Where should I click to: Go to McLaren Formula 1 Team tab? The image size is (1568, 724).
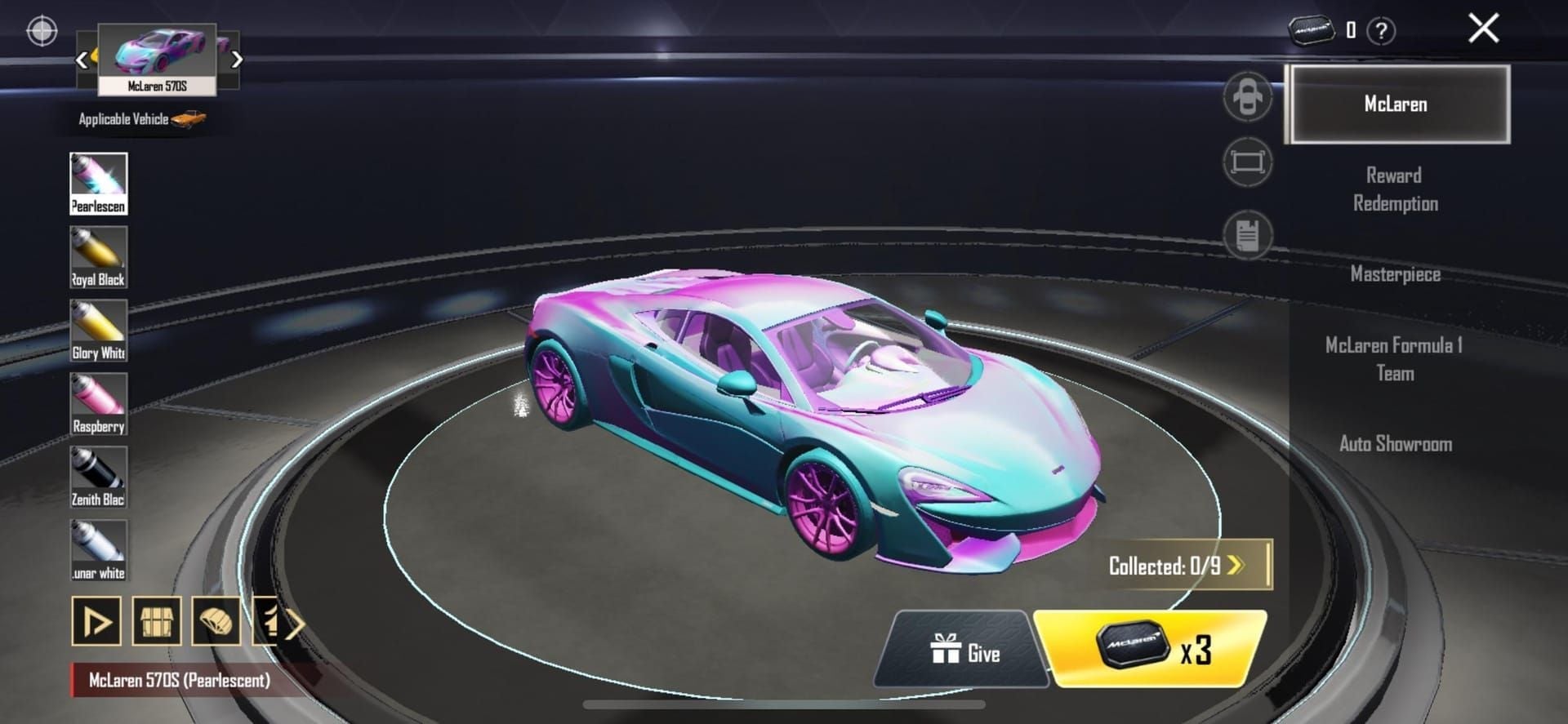tap(1394, 359)
